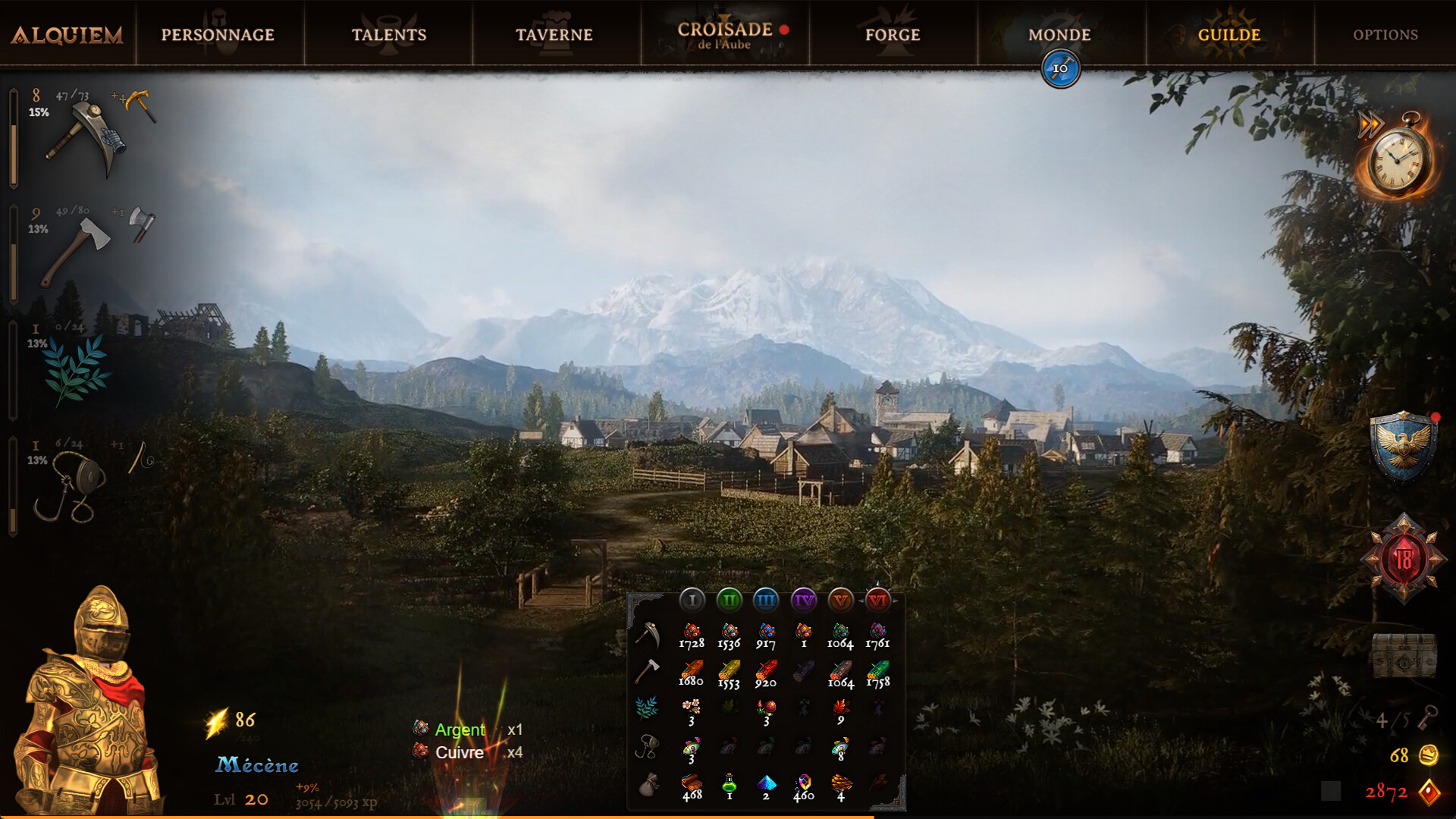Open Croisade de l'Aube
The image size is (1456, 819).
click(725, 35)
